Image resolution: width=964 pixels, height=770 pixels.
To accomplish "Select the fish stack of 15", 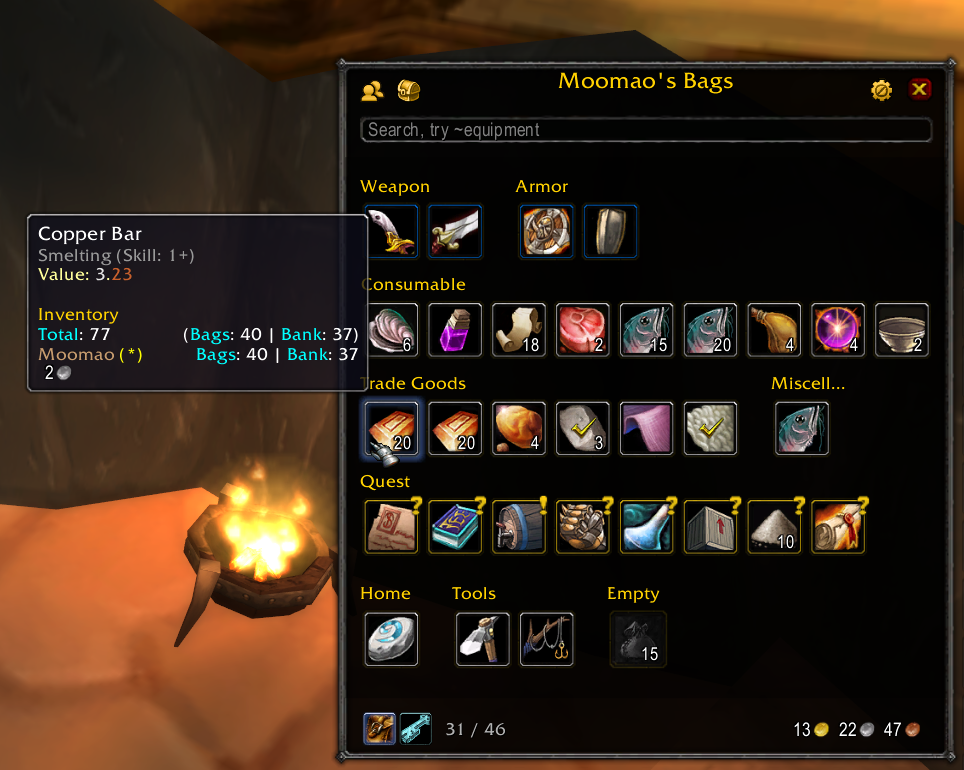I will pyautogui.click(x=647, y=330).
